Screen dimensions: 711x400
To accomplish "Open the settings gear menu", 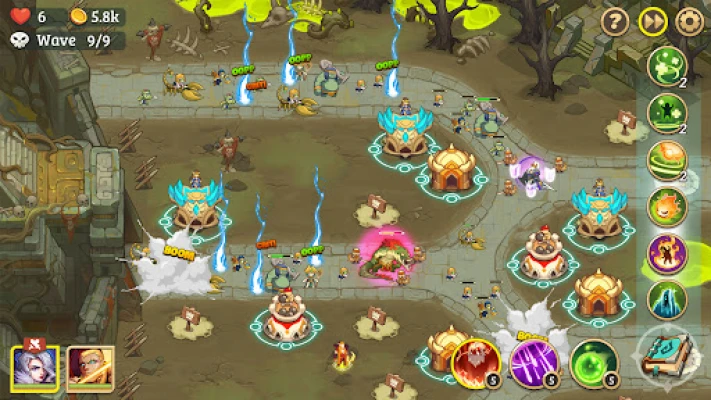I will [x=689, y=21].
